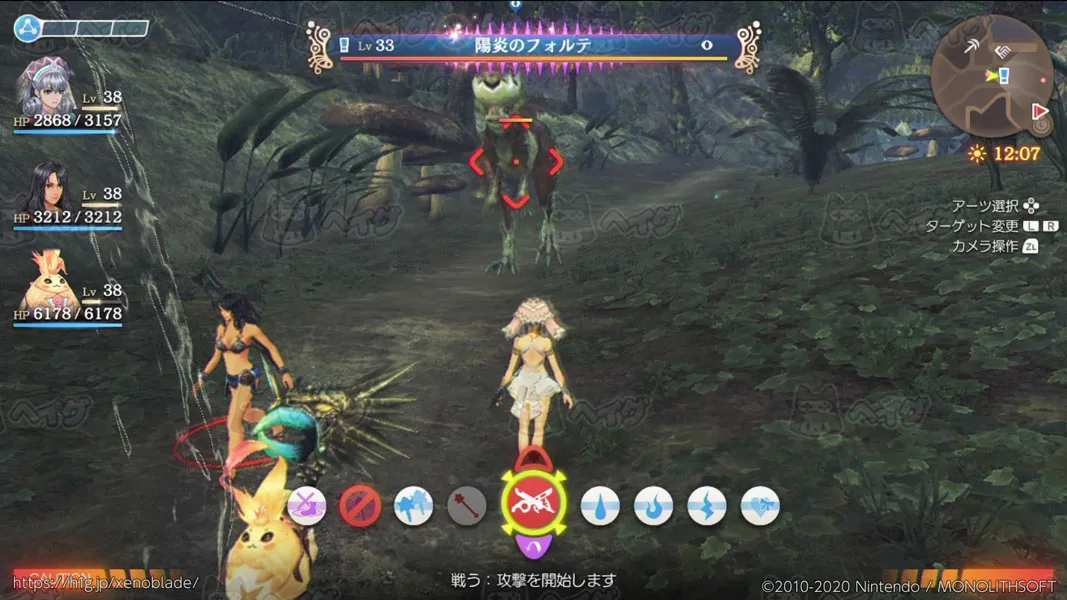Pick the blue tree-shaped art icon
1067x600 pixels.
tap(412, 506)
